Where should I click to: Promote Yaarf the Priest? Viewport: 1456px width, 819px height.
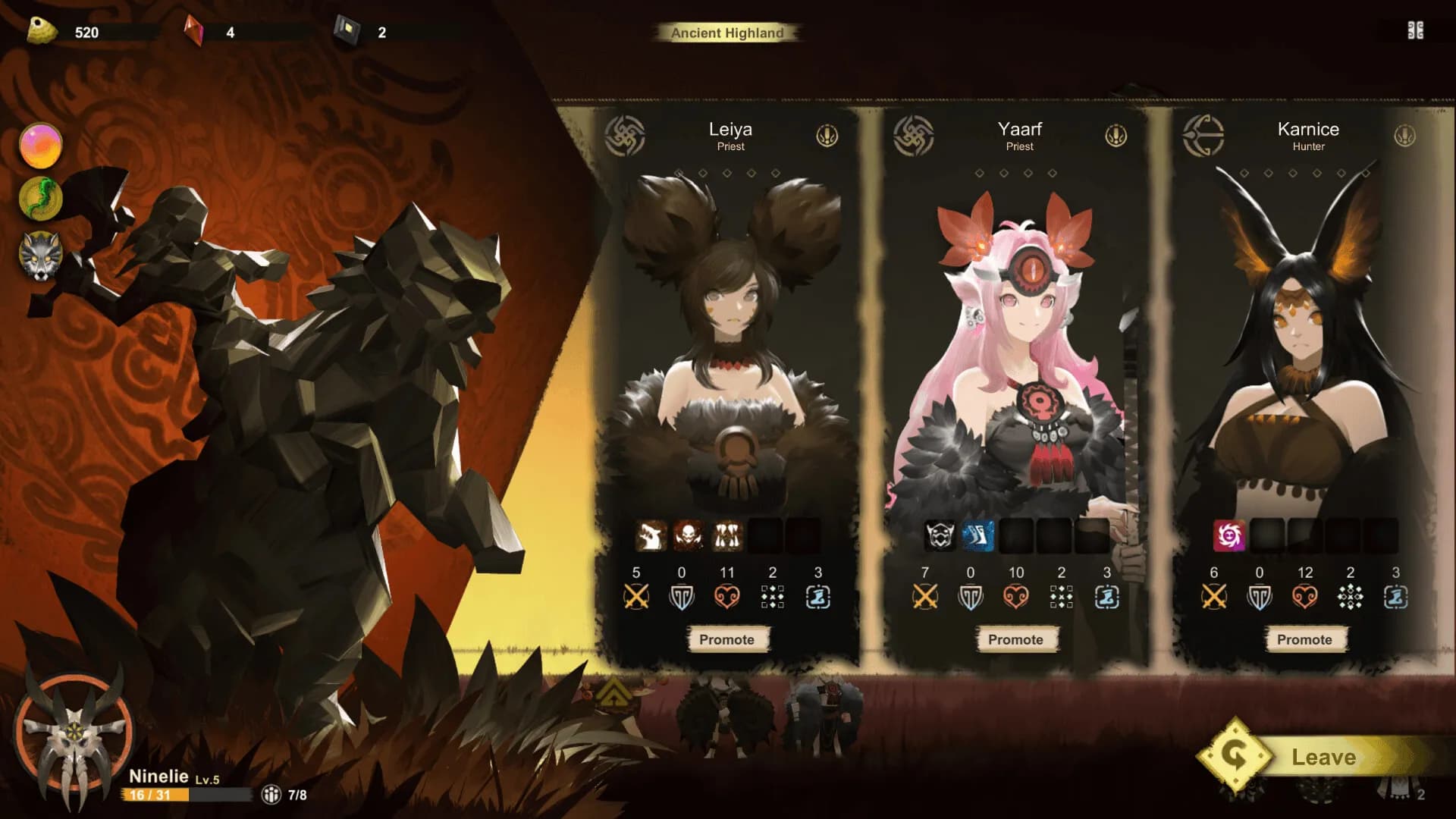pyautogui.click(x=1016, y=639)
